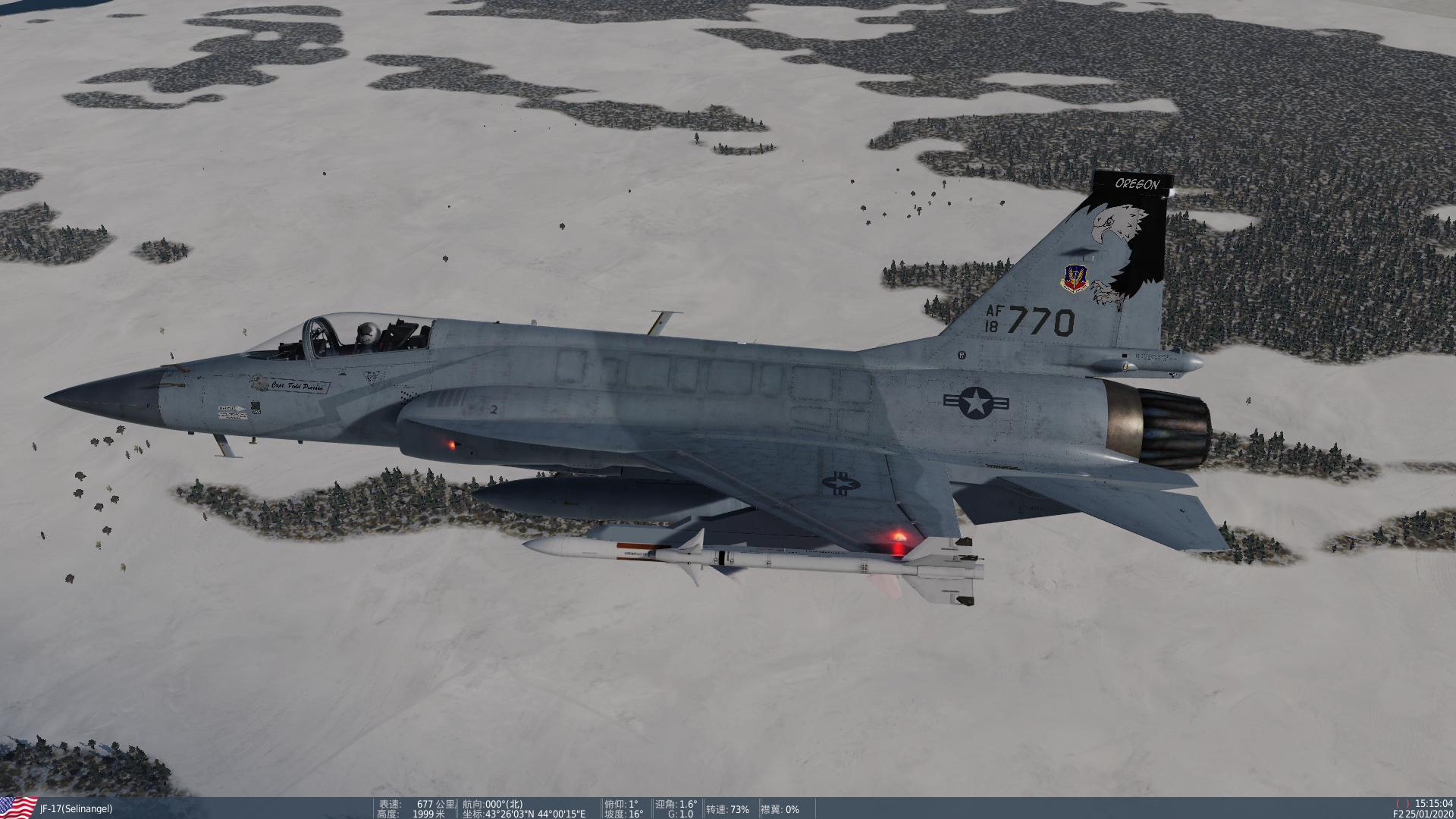Click the RPM (转速) indicator showing 73%
The width and height of the screenshot is (1456, 819).
click(726, 809)
